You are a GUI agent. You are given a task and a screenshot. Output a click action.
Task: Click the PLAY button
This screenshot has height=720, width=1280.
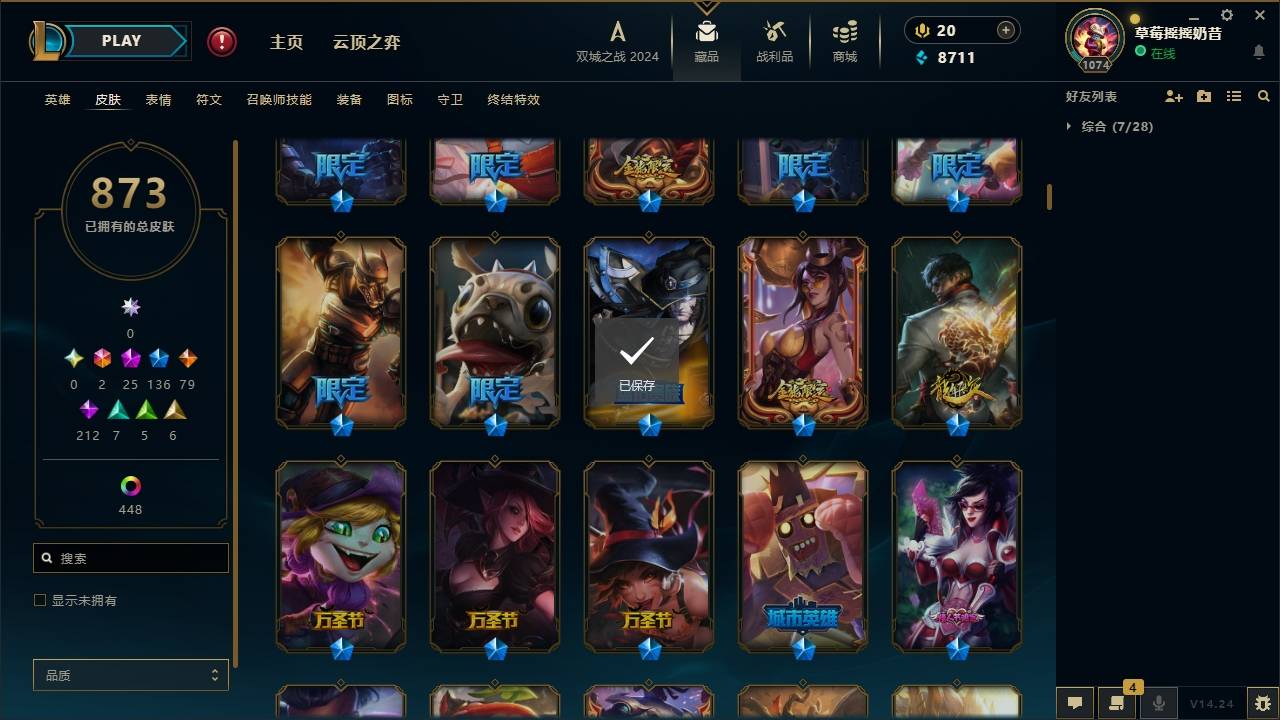click(x=120, y=40)
